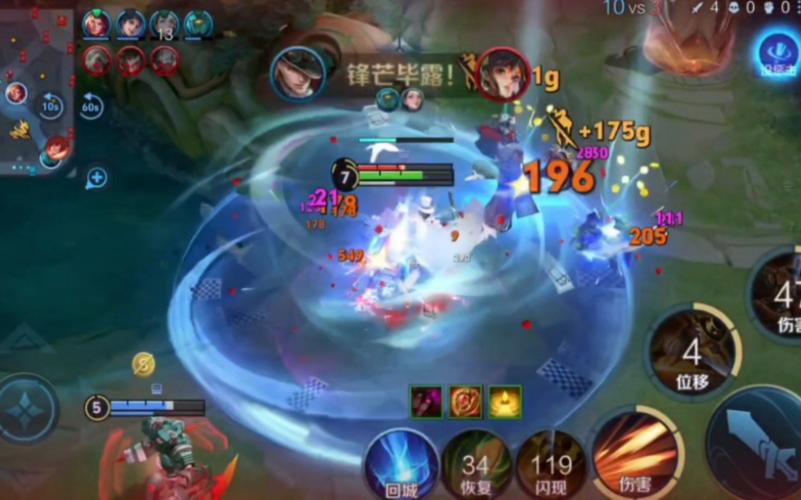
Task: Hit the sword basic attack button
Action: [x=760, y=440]
